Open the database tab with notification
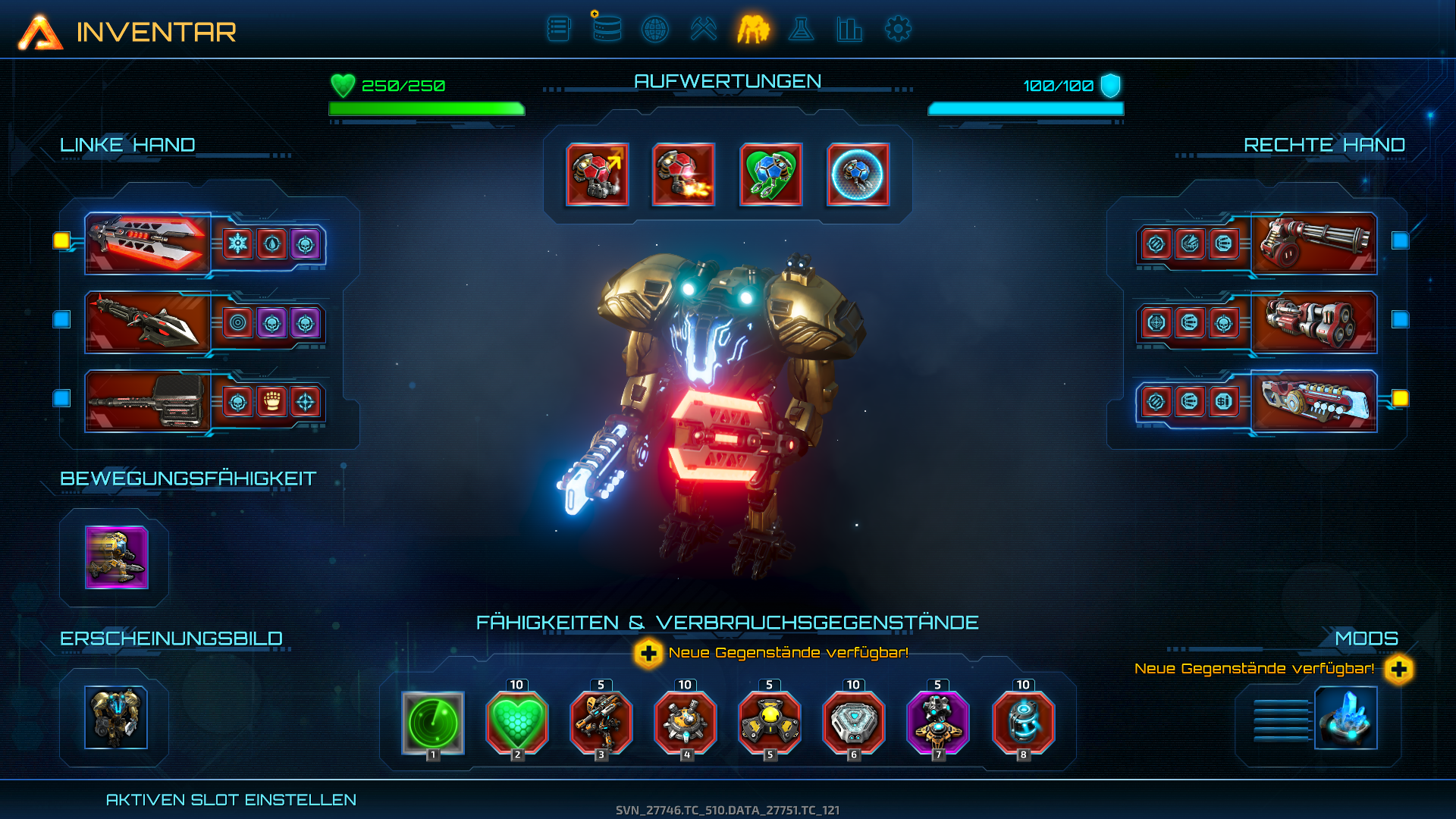1456x819 pixels. [x=607, y=30]
